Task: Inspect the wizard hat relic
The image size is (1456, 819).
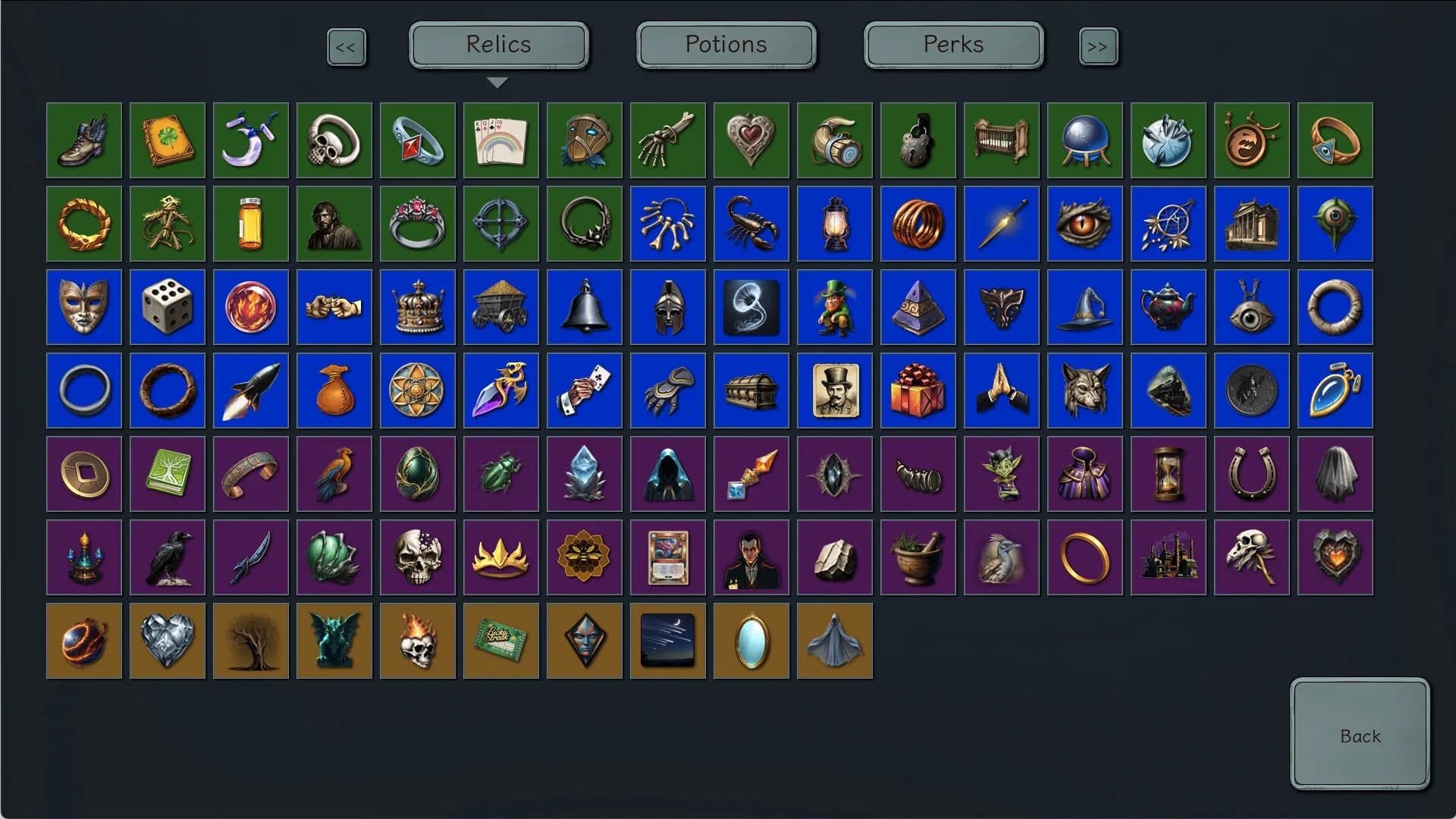Action: [x=1084, y=307]
